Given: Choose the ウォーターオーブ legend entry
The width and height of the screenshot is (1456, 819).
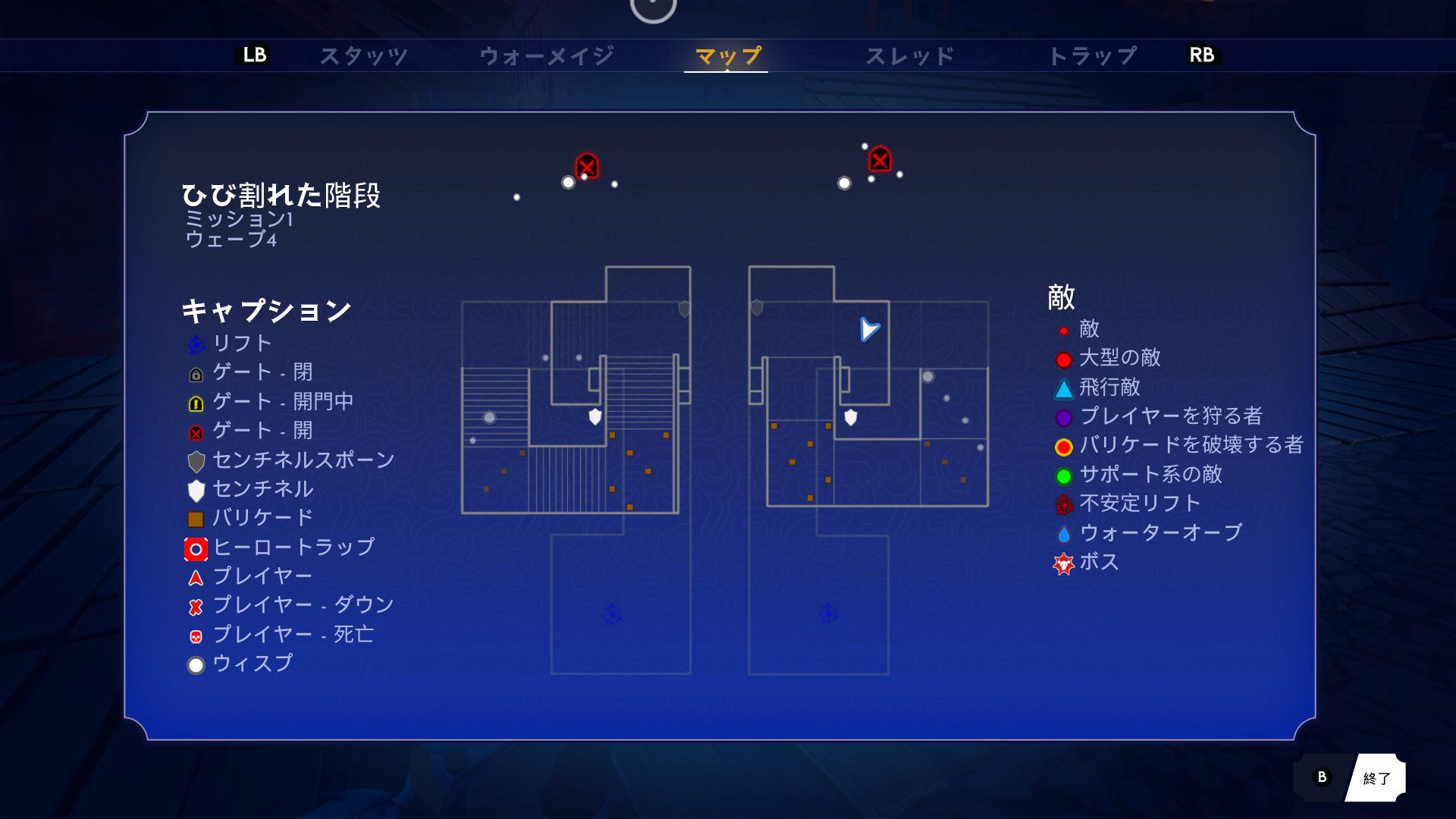Looking at the screenshot, I should tap(1160, 532).
